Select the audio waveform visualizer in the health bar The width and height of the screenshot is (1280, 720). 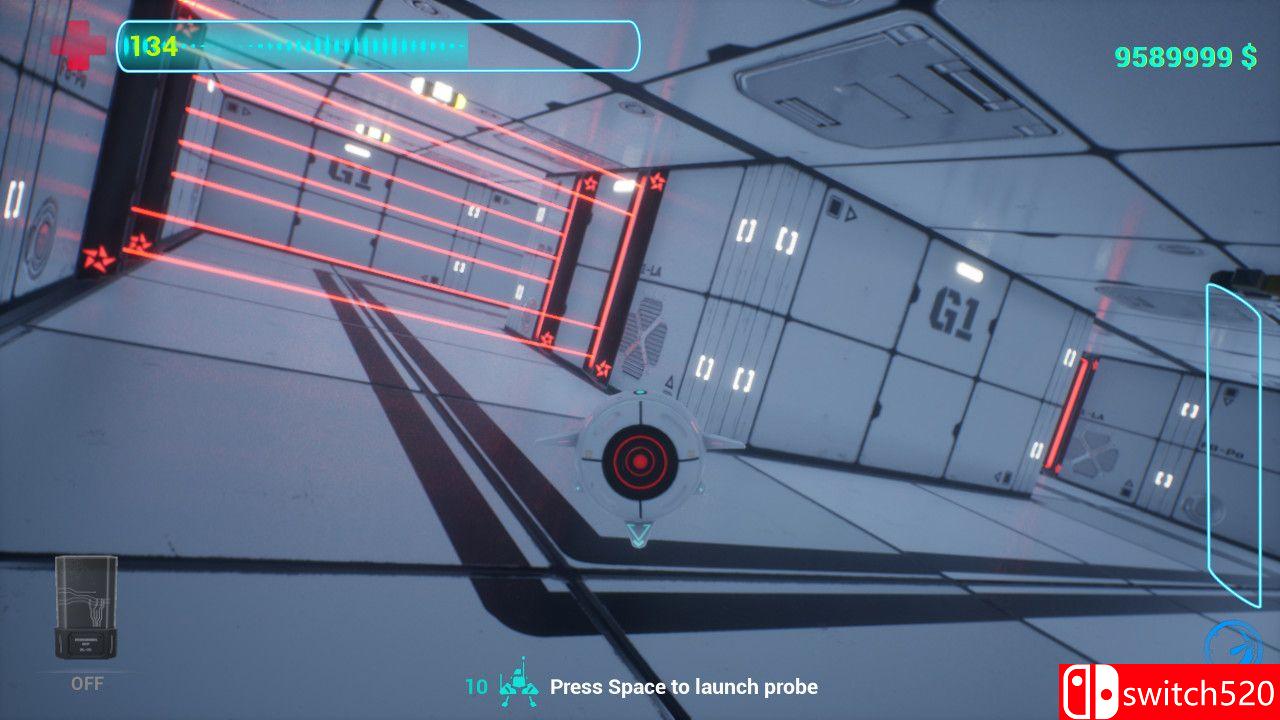coord(330,44)
